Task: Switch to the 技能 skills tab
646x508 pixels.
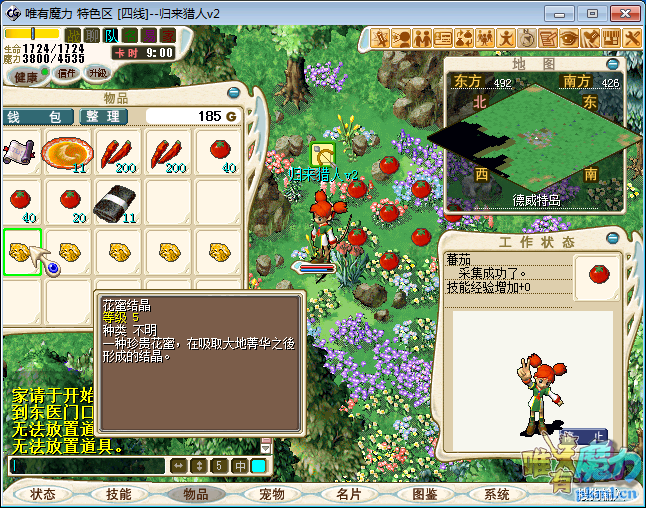Action: (x=119, y=494)
